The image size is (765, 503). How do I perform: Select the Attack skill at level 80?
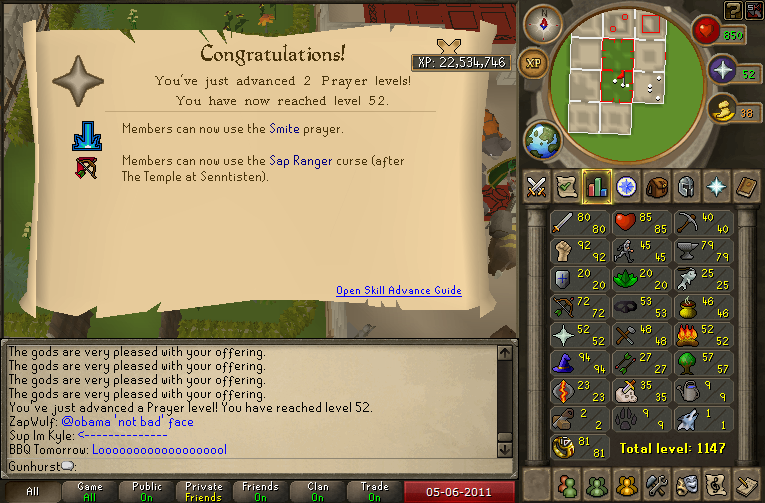pos(580,225)
